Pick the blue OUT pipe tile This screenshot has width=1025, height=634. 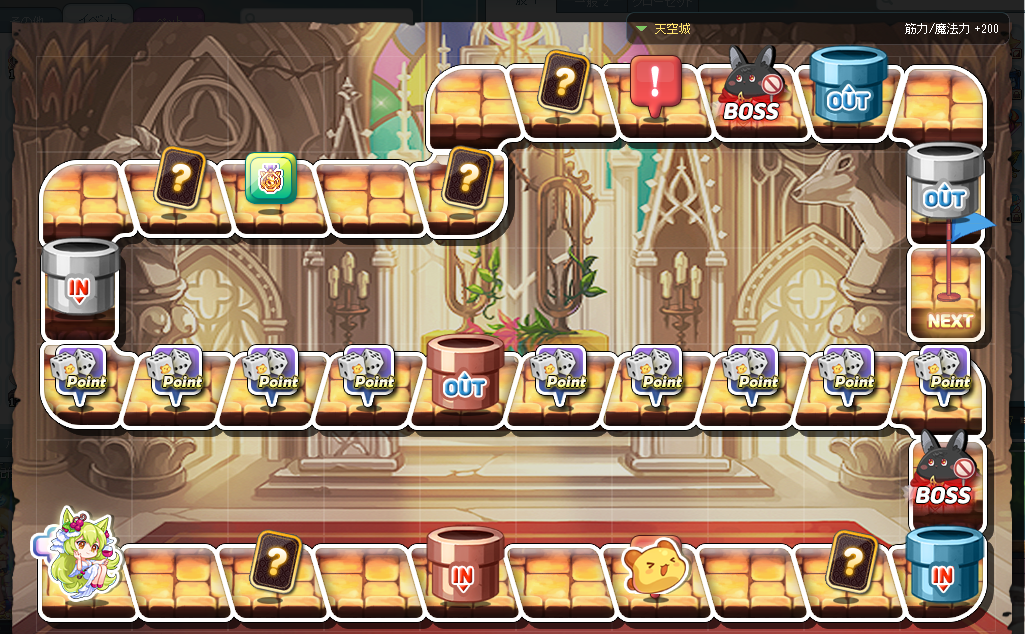[848, 88]
